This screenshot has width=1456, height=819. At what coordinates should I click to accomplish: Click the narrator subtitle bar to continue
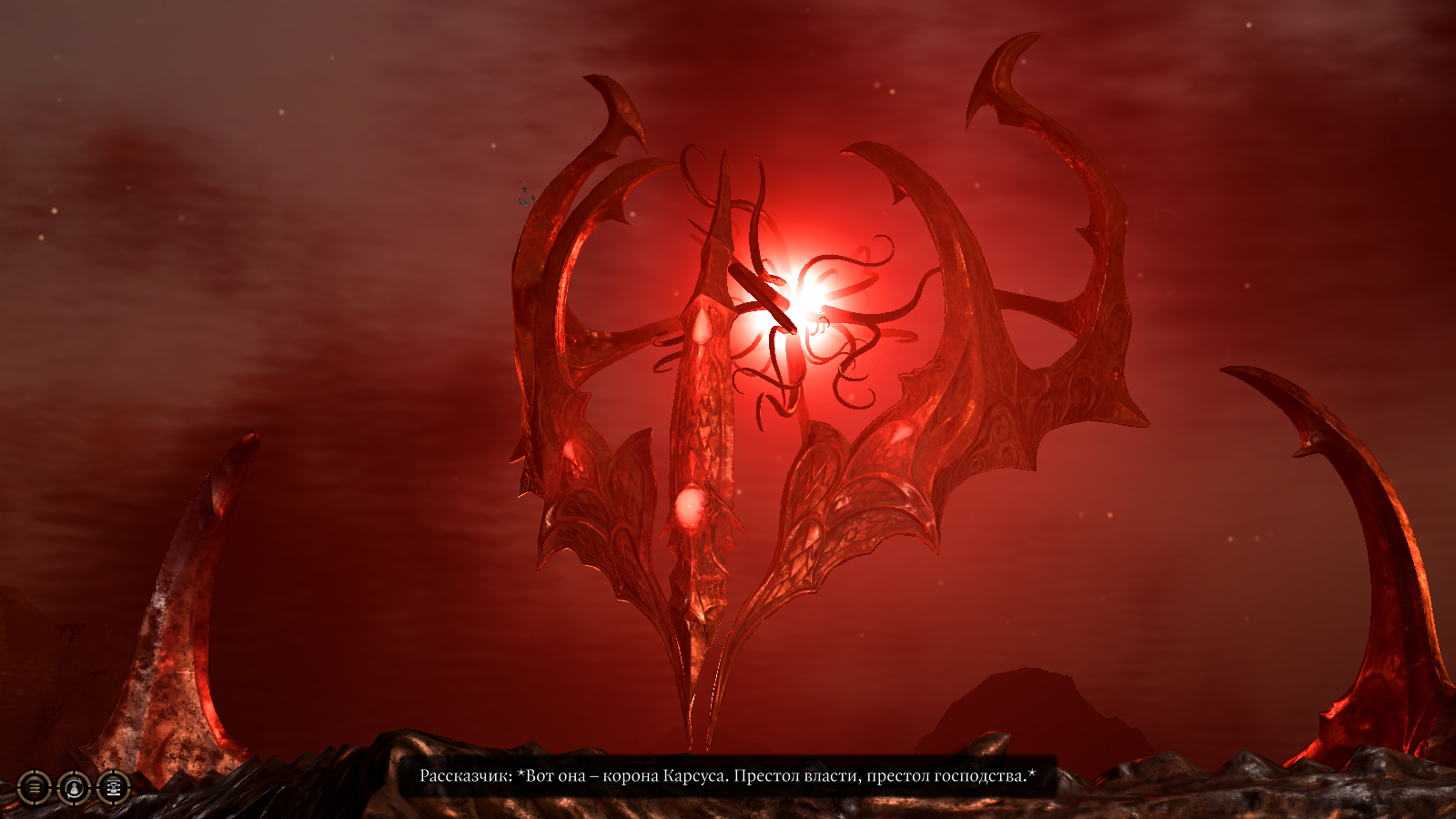pos(728,775)
